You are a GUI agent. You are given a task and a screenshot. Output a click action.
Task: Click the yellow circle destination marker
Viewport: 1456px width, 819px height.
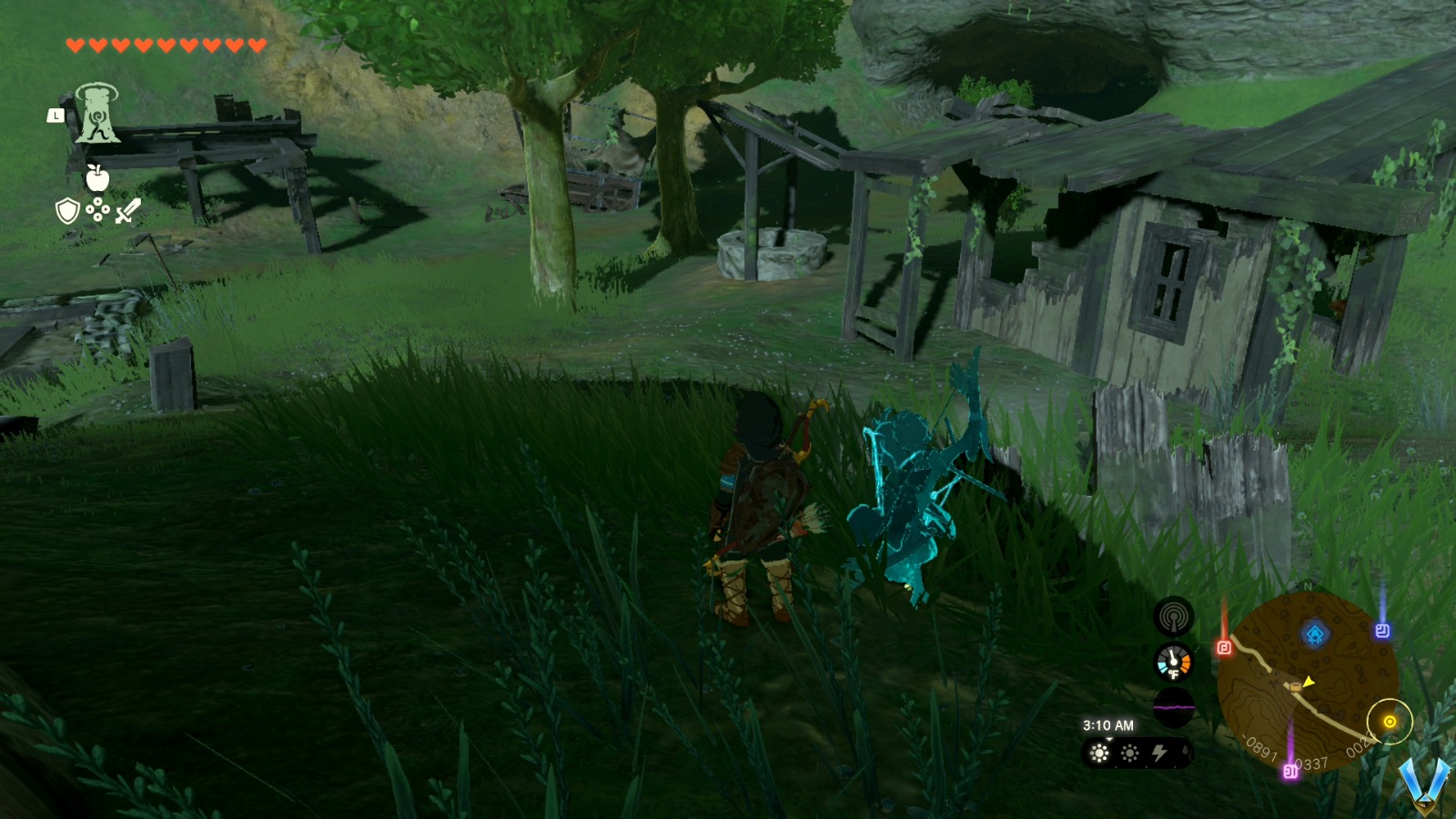point(1390,722)
